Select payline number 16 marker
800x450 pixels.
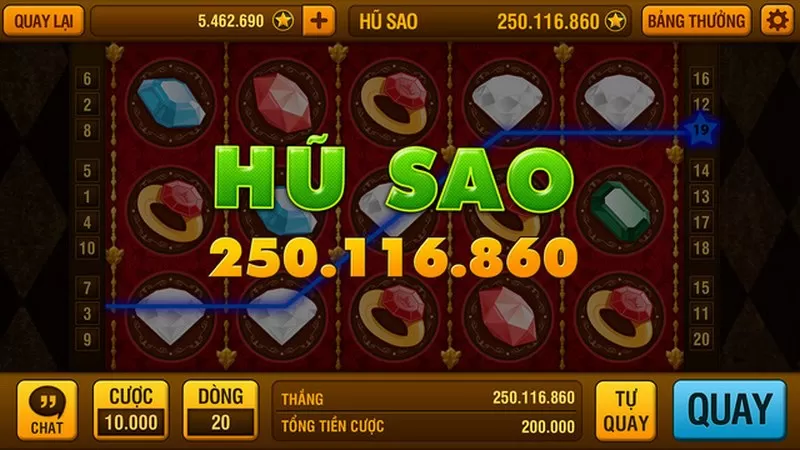click(x=701, y=79)
